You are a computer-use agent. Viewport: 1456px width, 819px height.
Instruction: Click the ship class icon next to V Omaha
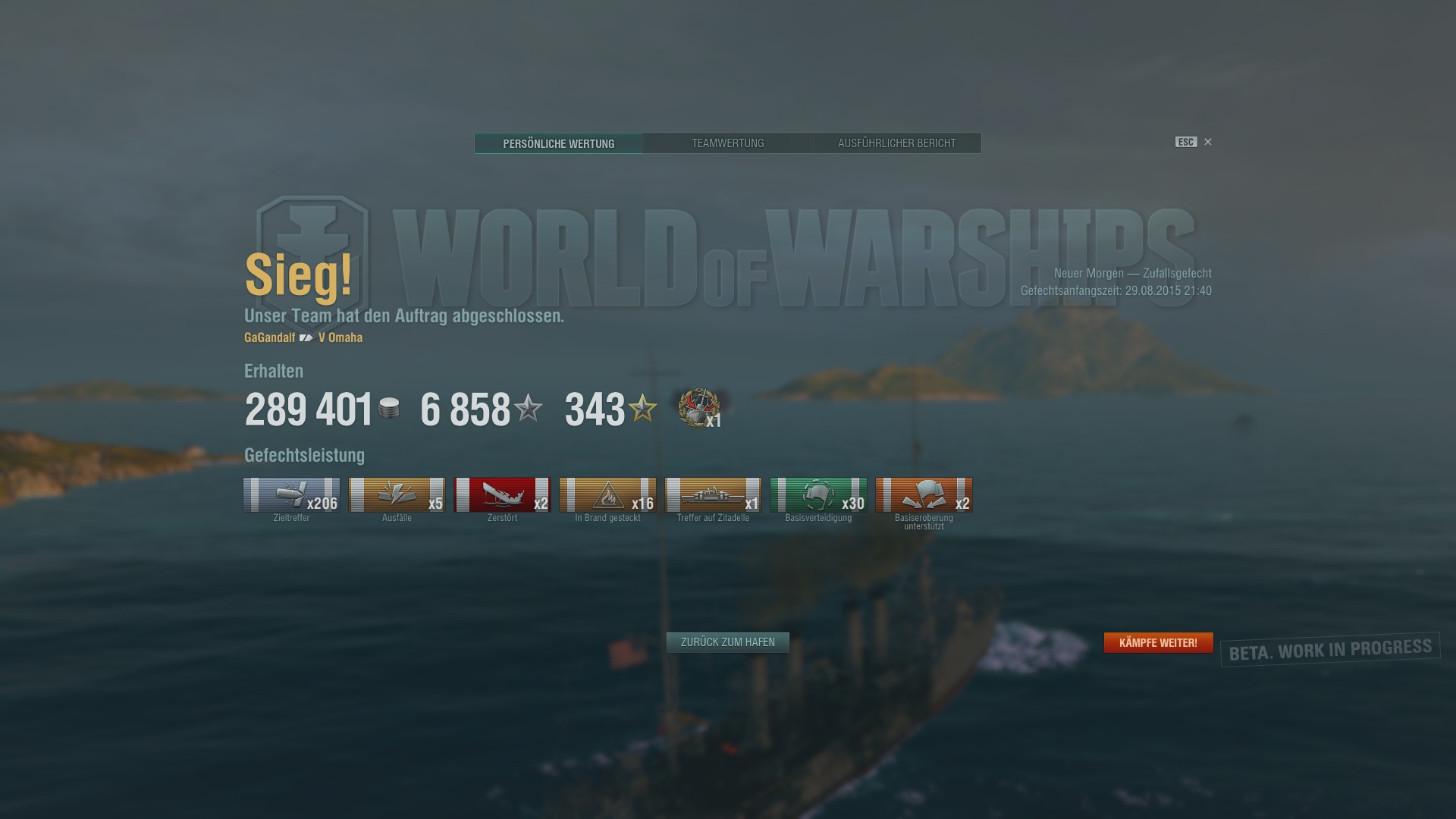[306, 338]
